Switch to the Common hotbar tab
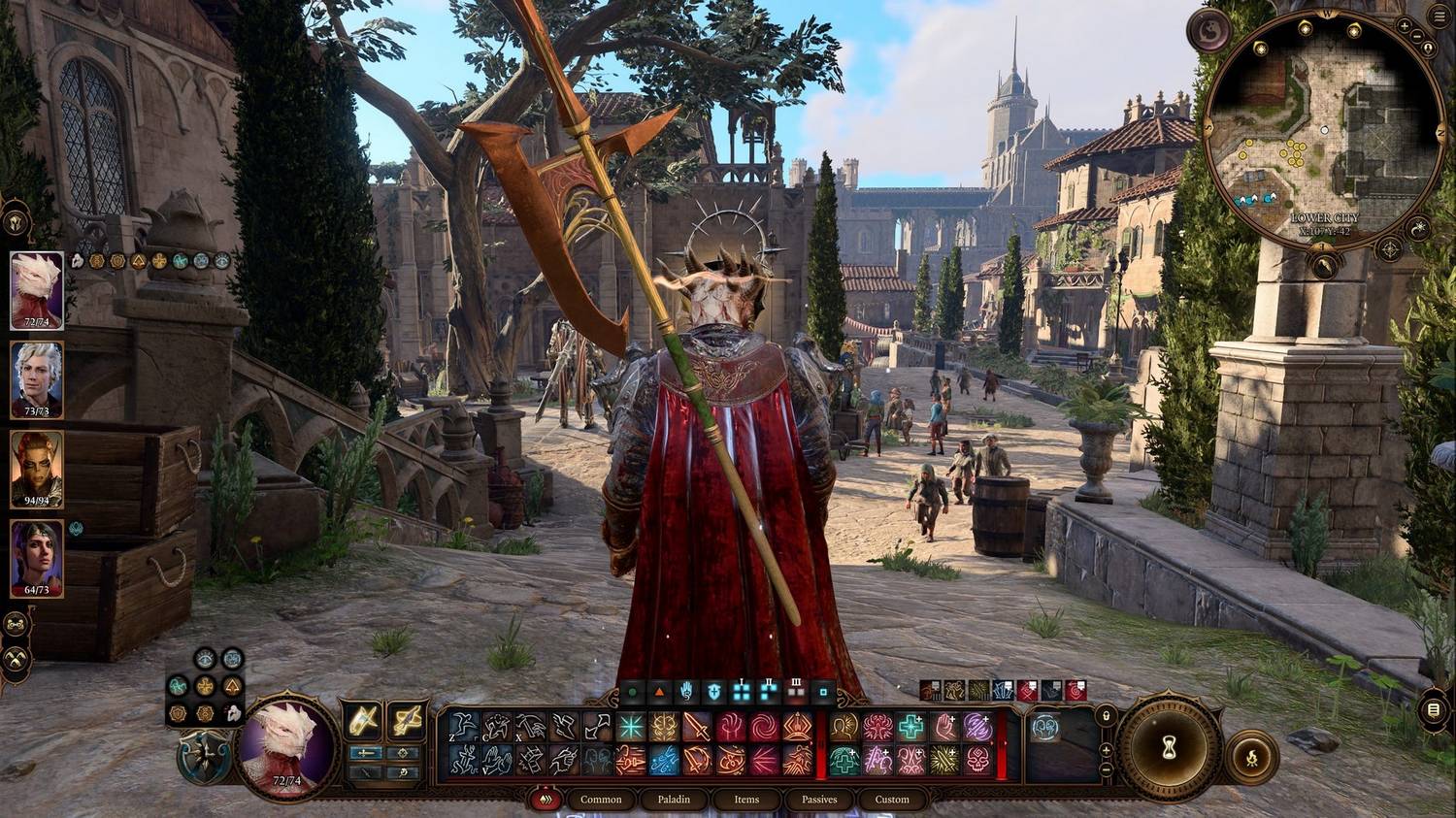This screenshot has width=1456, height=818. point(601,800)
